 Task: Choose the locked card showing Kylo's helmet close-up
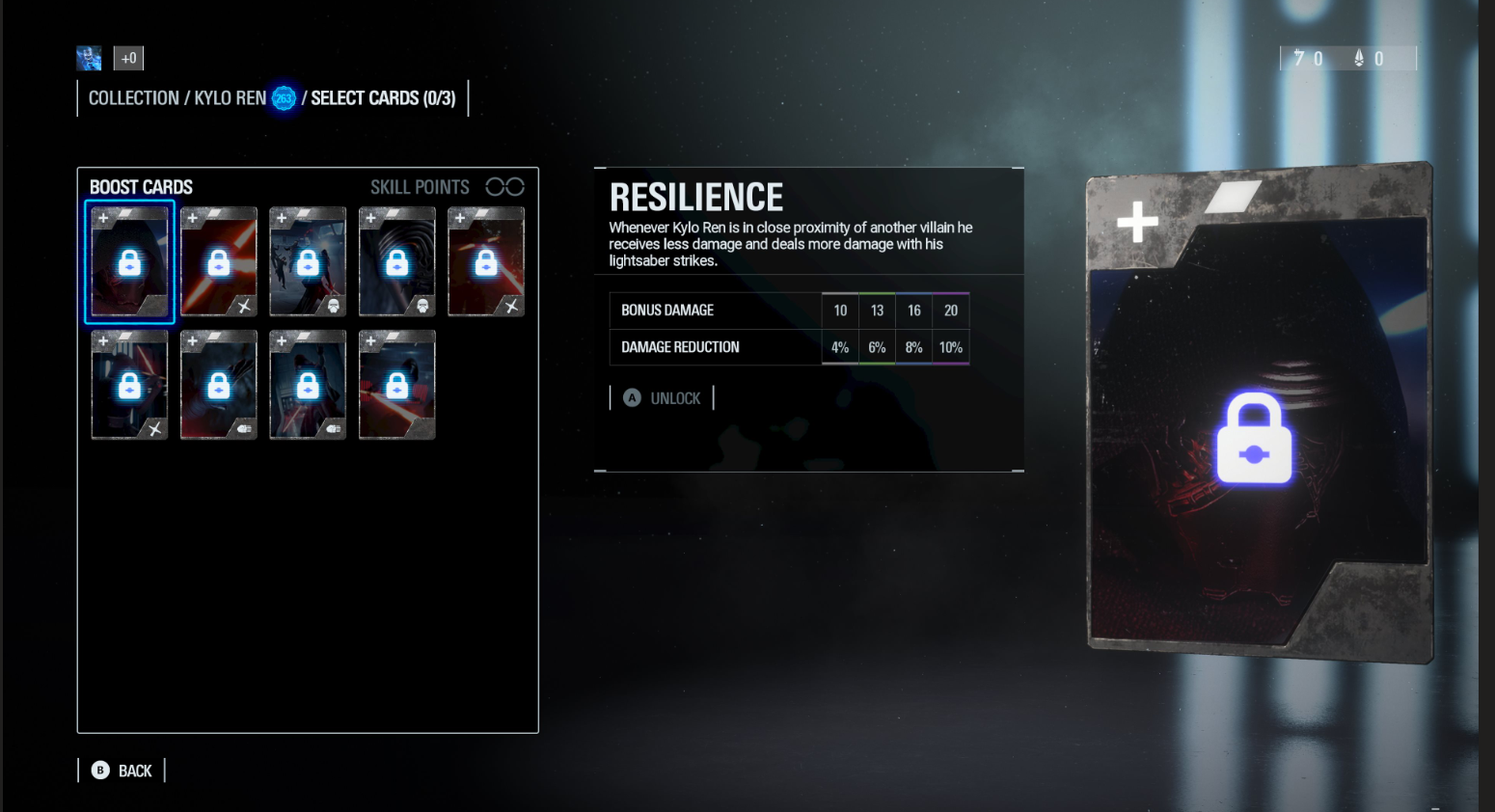point(396,262)
